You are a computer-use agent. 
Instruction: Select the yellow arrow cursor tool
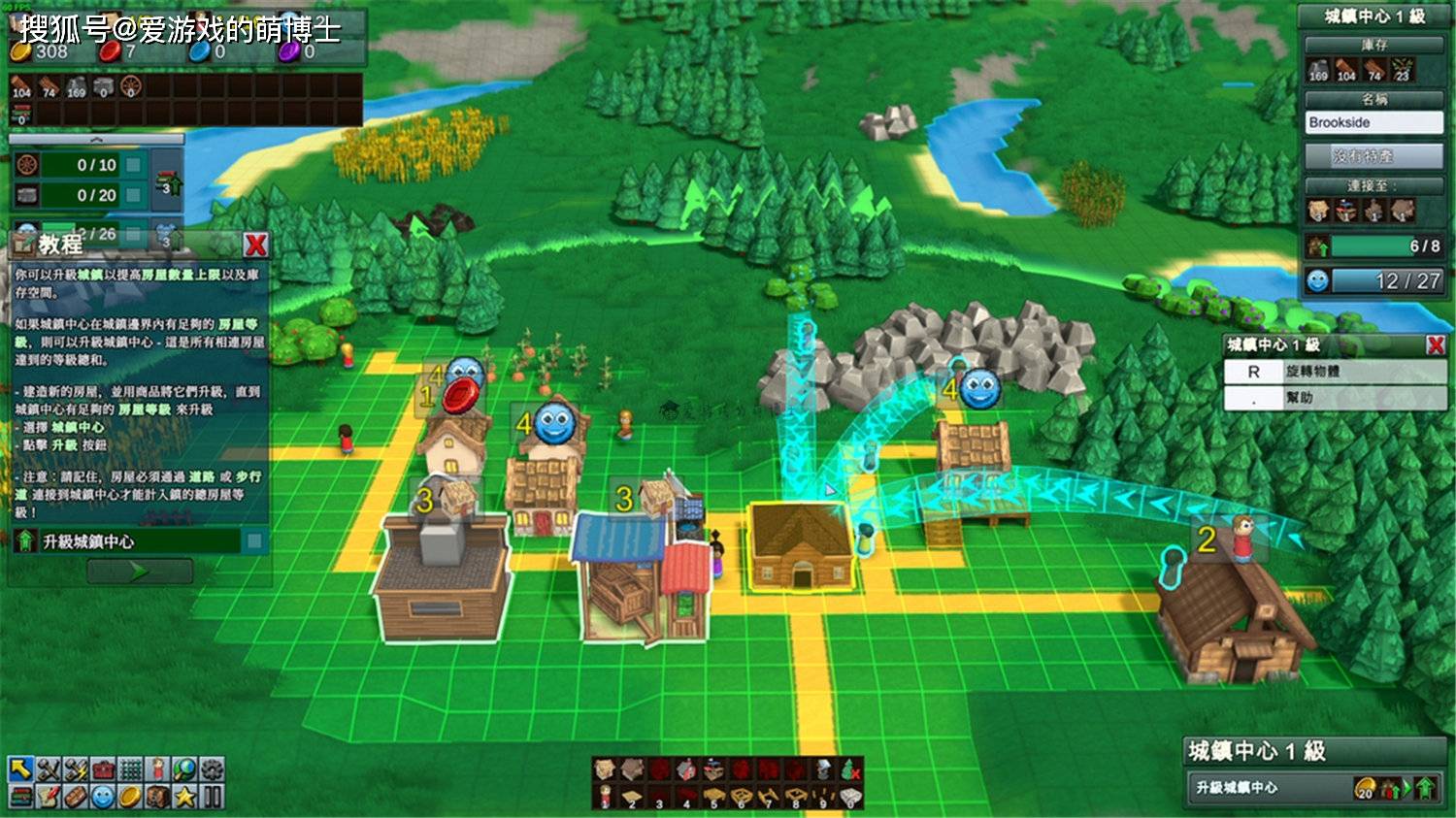[x=20, y=769]
